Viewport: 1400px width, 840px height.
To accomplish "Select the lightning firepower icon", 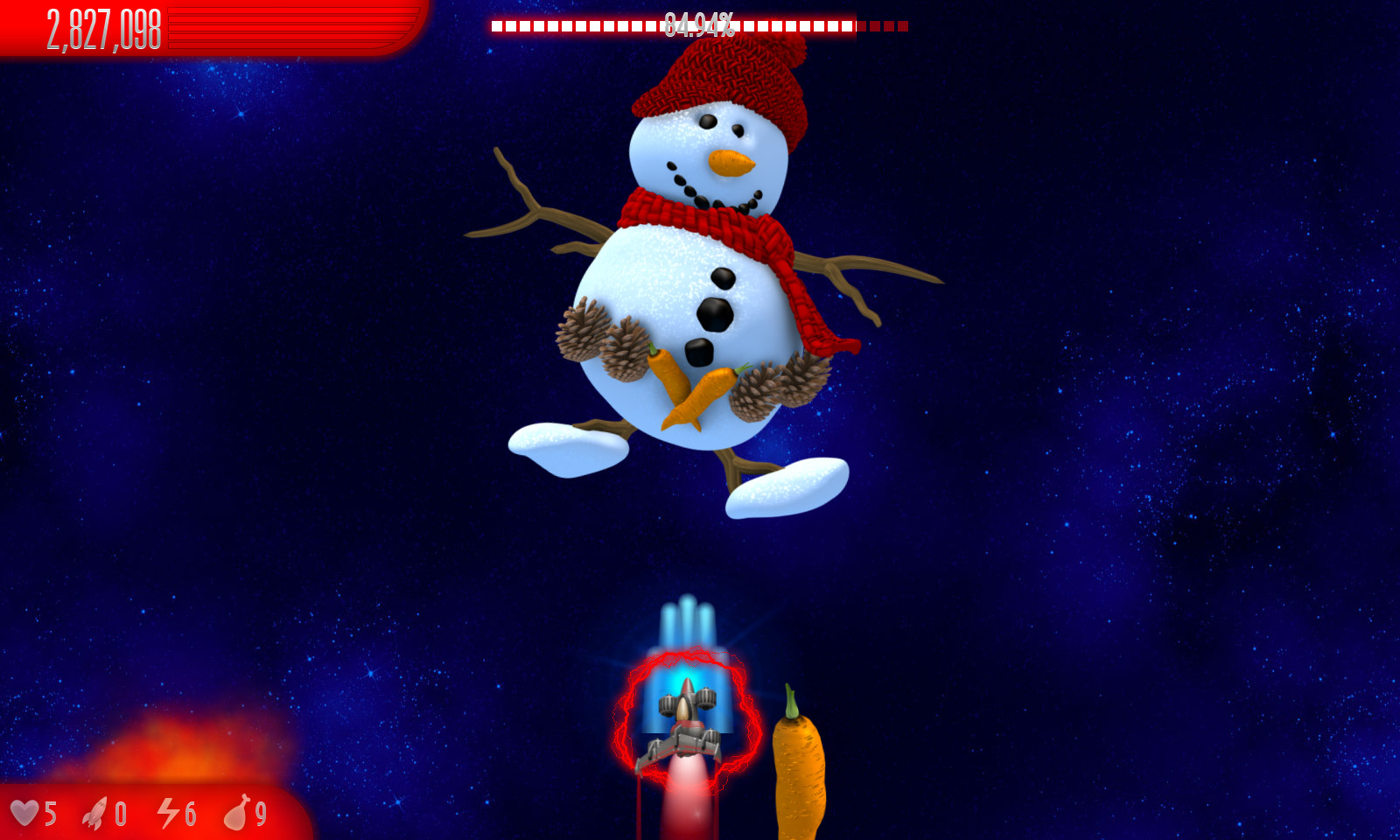I will click(x=166, y=815).
